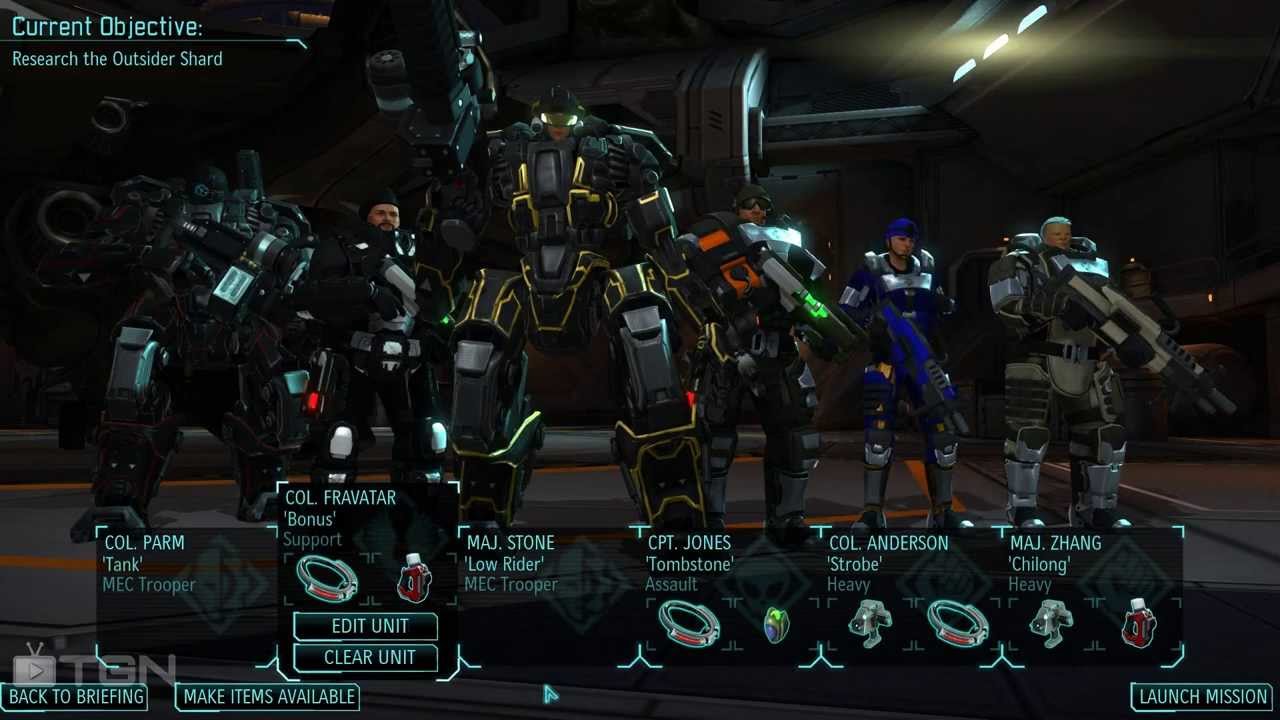Image resolution: width=1280 pixels, height=720 pixels.
Task: Choose Cpt. Jones's green and blue item icon
Action: [776, 625]
